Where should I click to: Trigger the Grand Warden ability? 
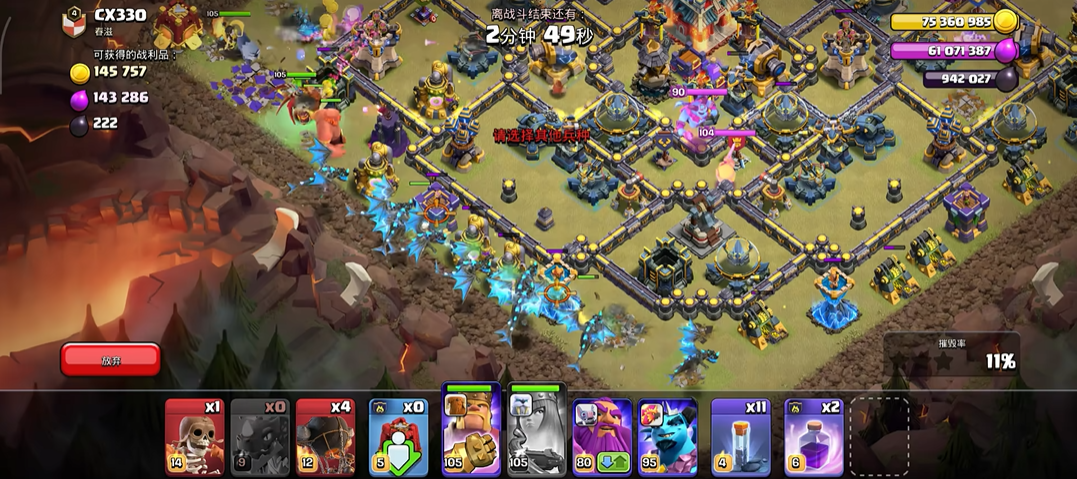602,436
